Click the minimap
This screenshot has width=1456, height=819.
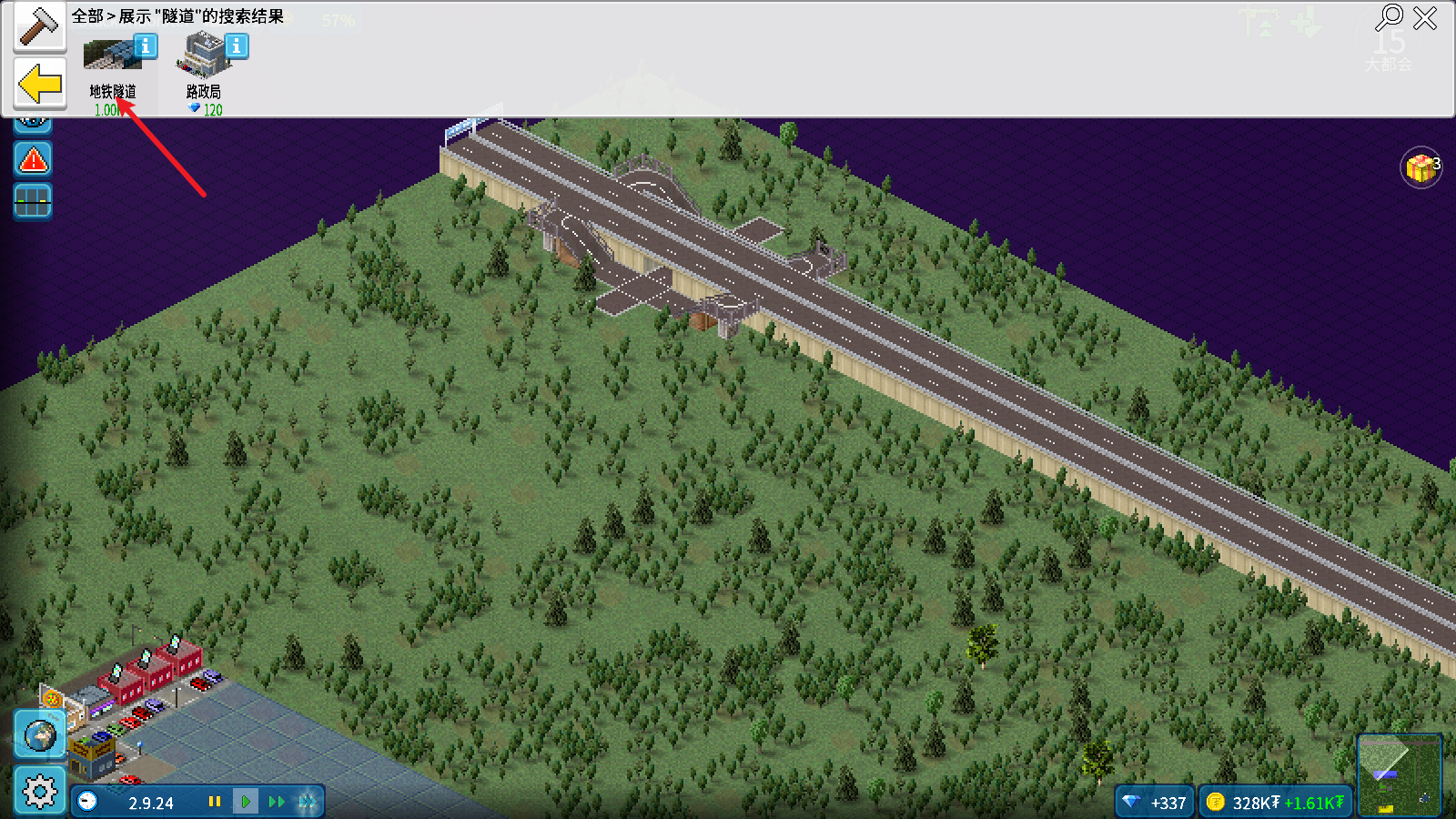[1399, 774]
